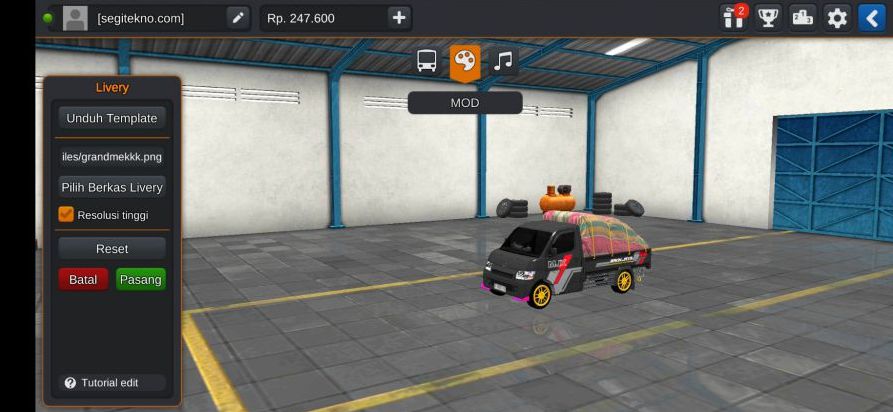Switch to the bus vehicle tab
Viewport: 893px width, 412px height.
(427, 62)
